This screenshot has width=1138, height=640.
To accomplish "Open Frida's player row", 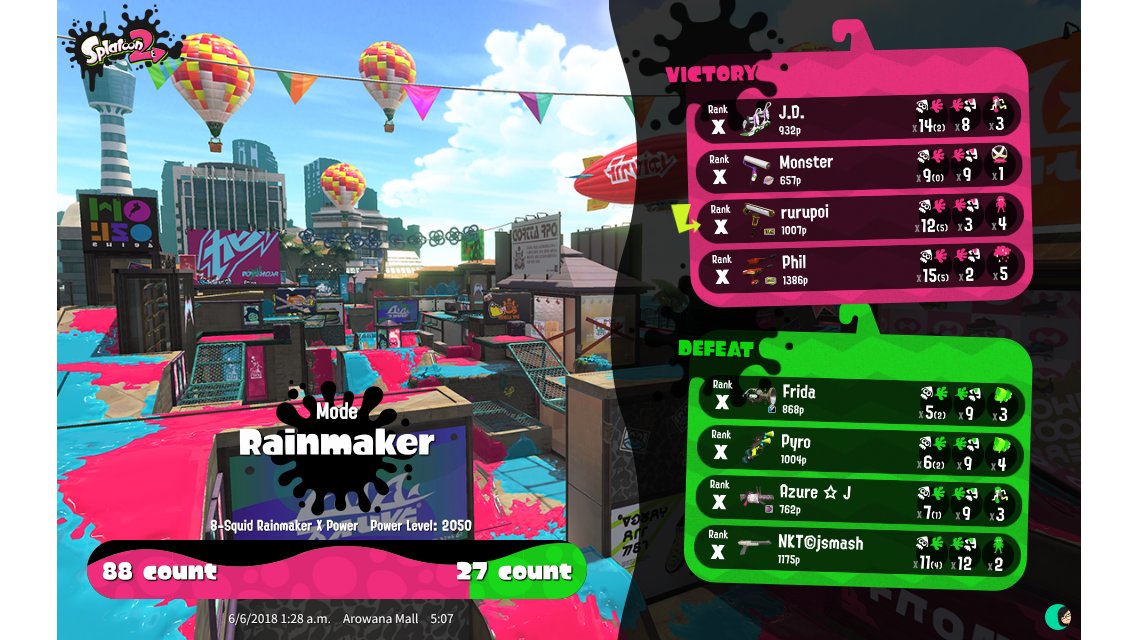I will pyautogui.click(x=860, y=400).
